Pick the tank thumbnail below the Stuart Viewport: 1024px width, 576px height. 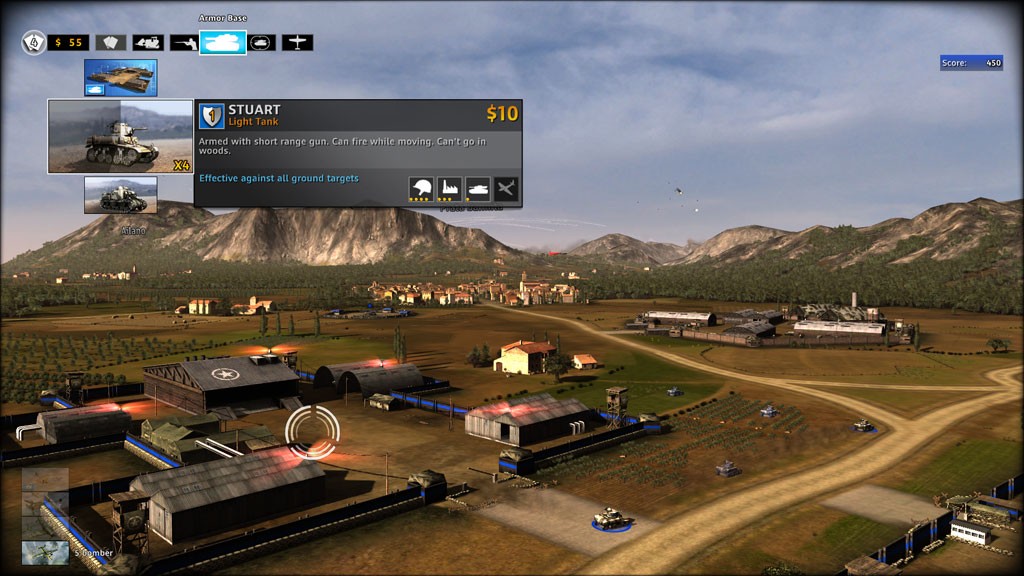120,195
